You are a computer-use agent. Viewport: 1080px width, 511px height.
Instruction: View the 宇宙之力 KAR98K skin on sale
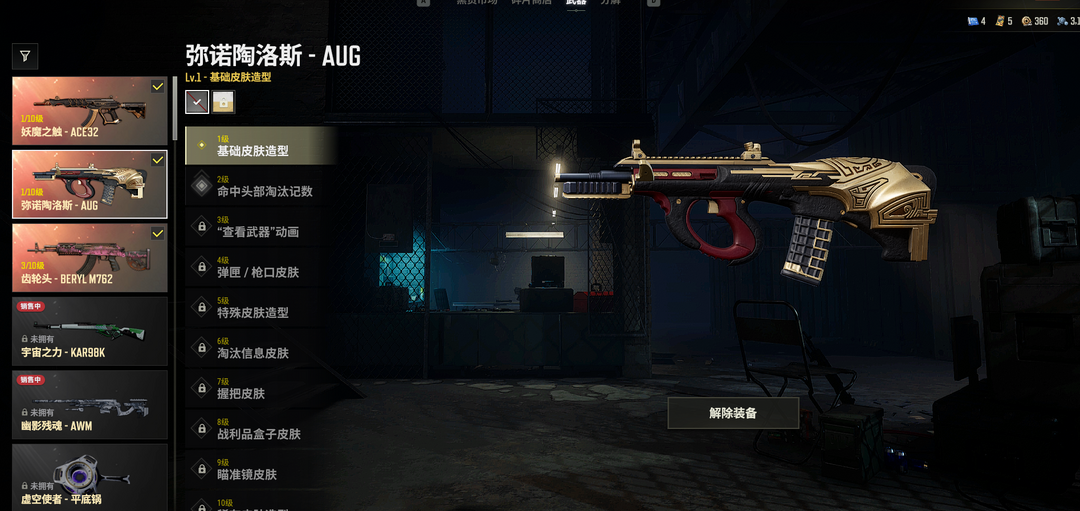[x=89, y=331]
